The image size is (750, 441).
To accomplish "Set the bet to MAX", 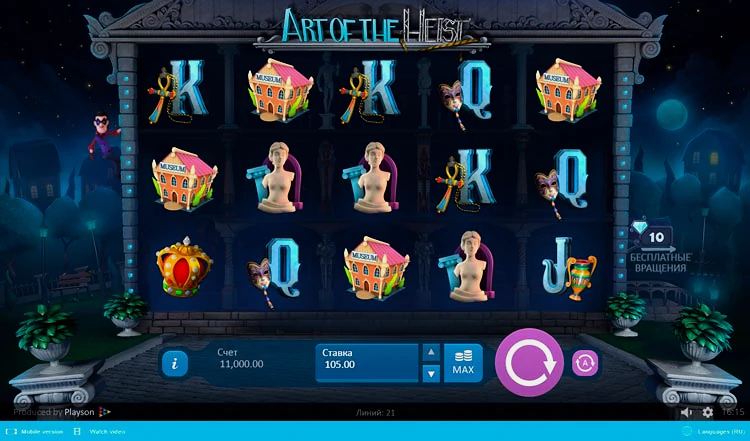I will click(x=463, y=363).
